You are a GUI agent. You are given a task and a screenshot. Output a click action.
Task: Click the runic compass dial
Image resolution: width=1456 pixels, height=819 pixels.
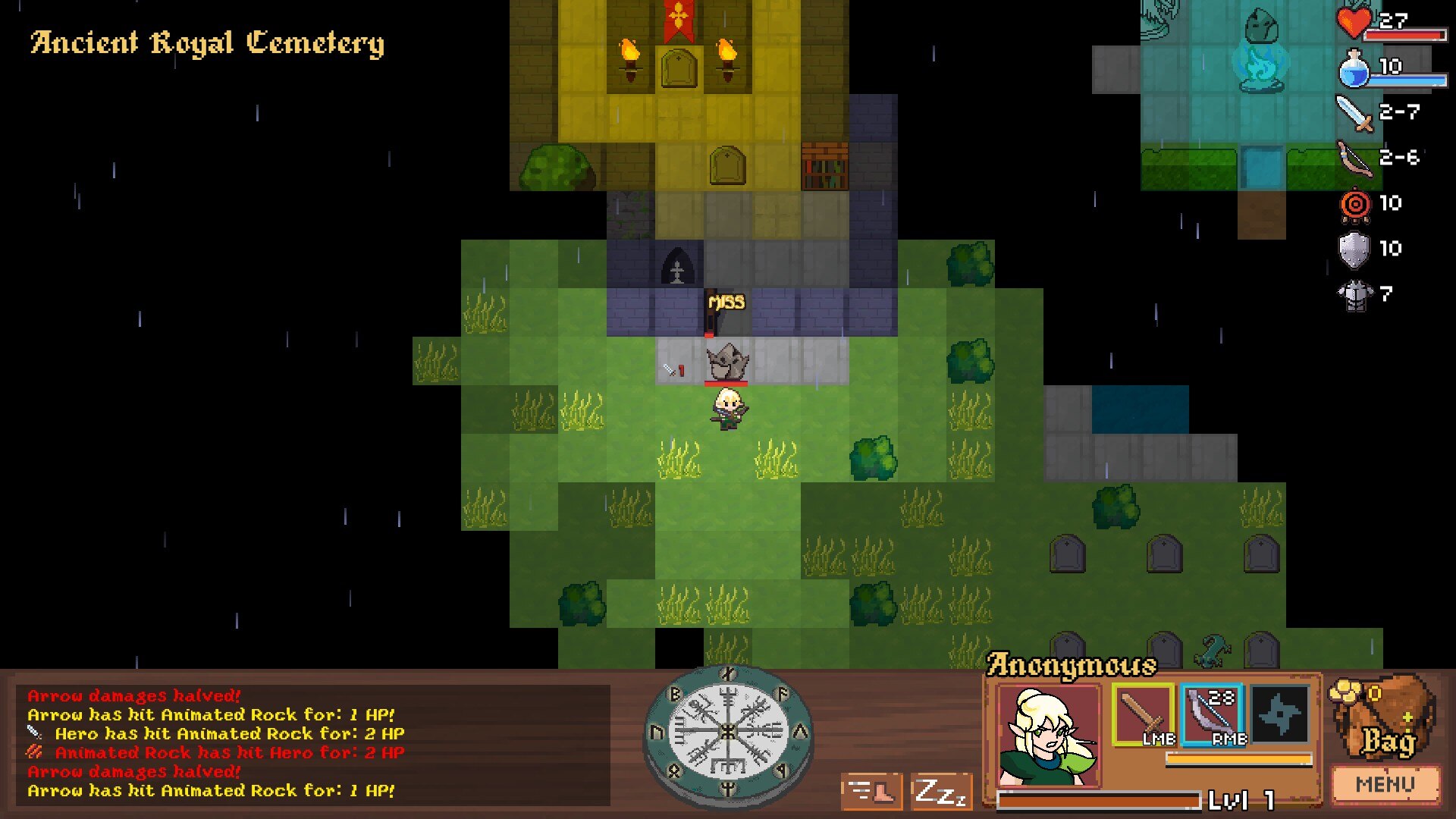click(x=727, y=733)
